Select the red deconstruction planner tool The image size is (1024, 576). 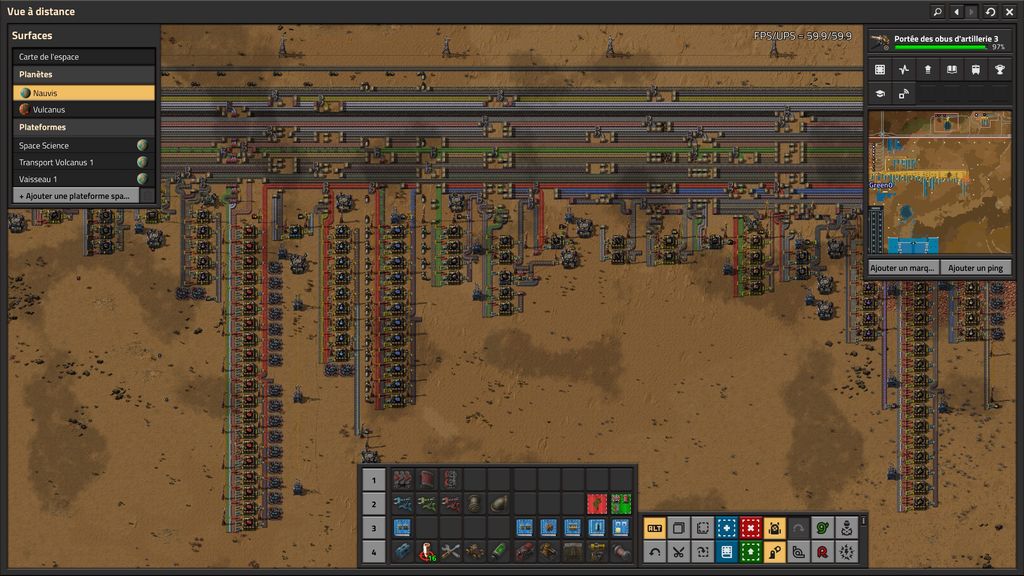(x=750, y=528)
